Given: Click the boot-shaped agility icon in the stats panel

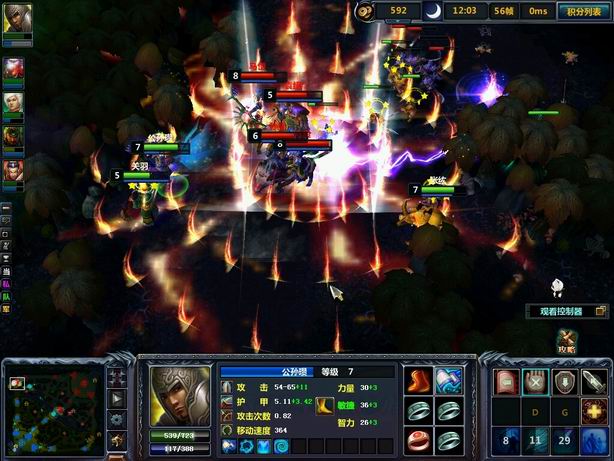Looking at the screenshot, I should pyautogui.click(x=320, y=404).
